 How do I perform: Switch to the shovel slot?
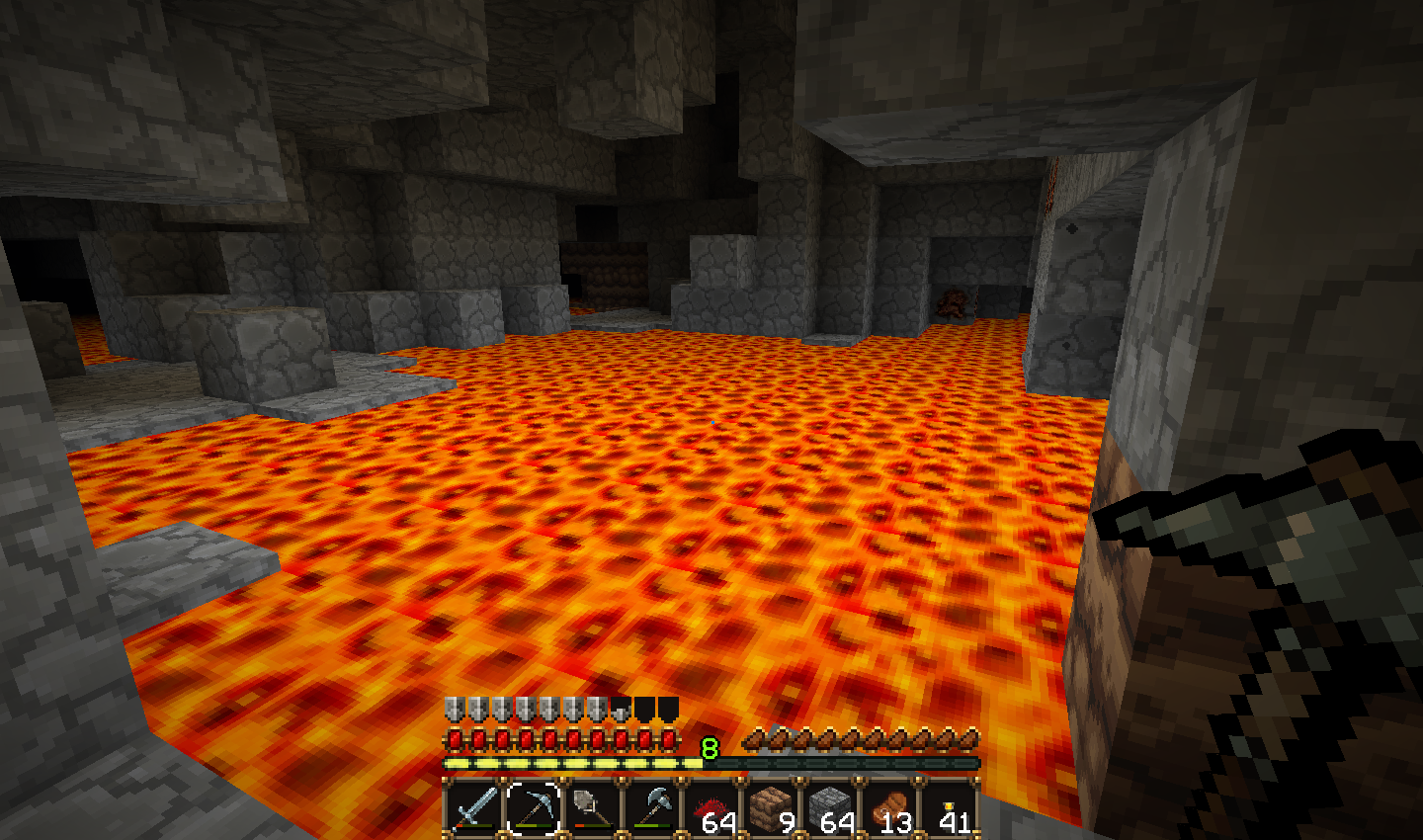593,807
